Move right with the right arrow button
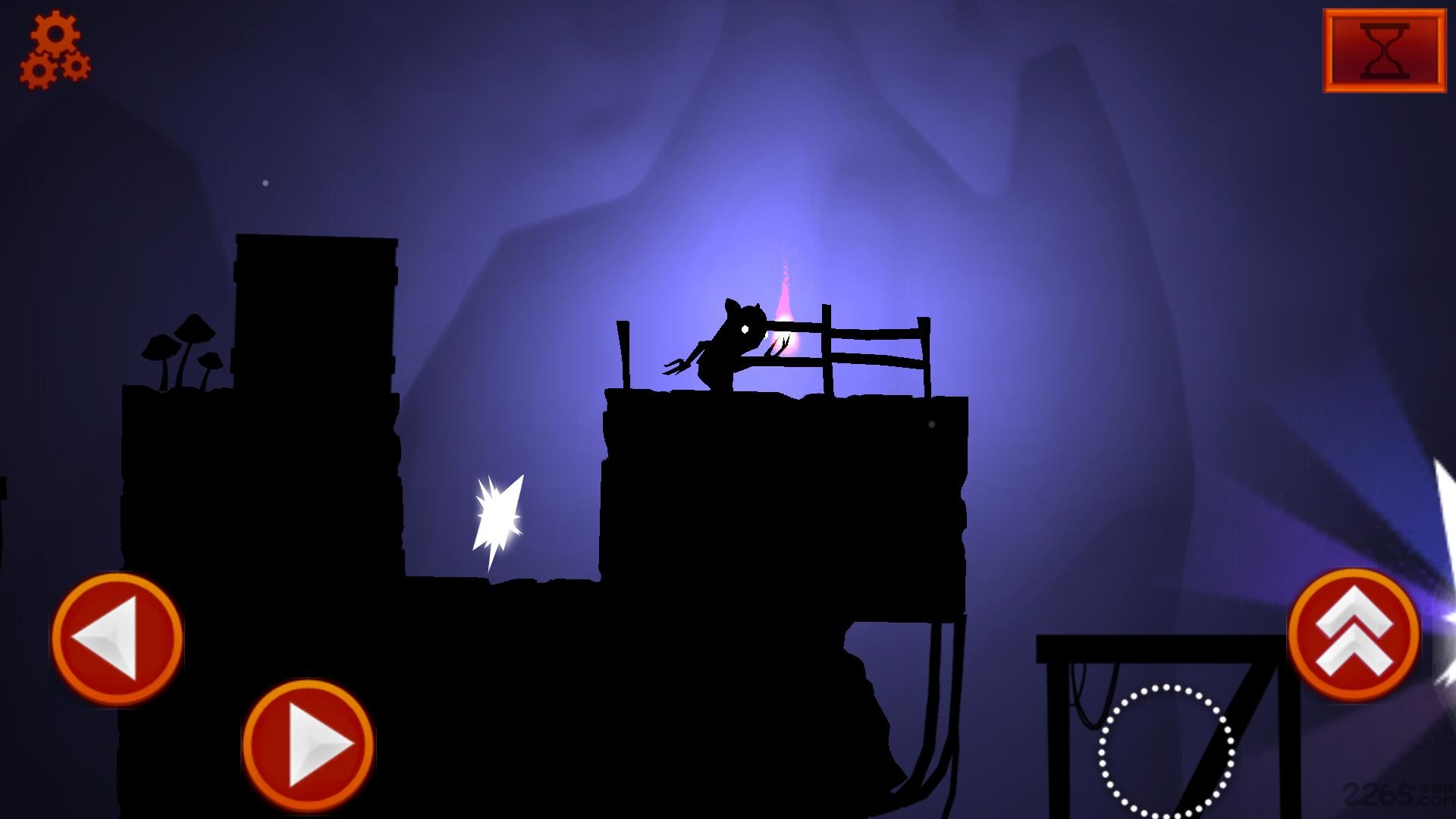Viewport: 1456px width, 819px height. (309, 745)
